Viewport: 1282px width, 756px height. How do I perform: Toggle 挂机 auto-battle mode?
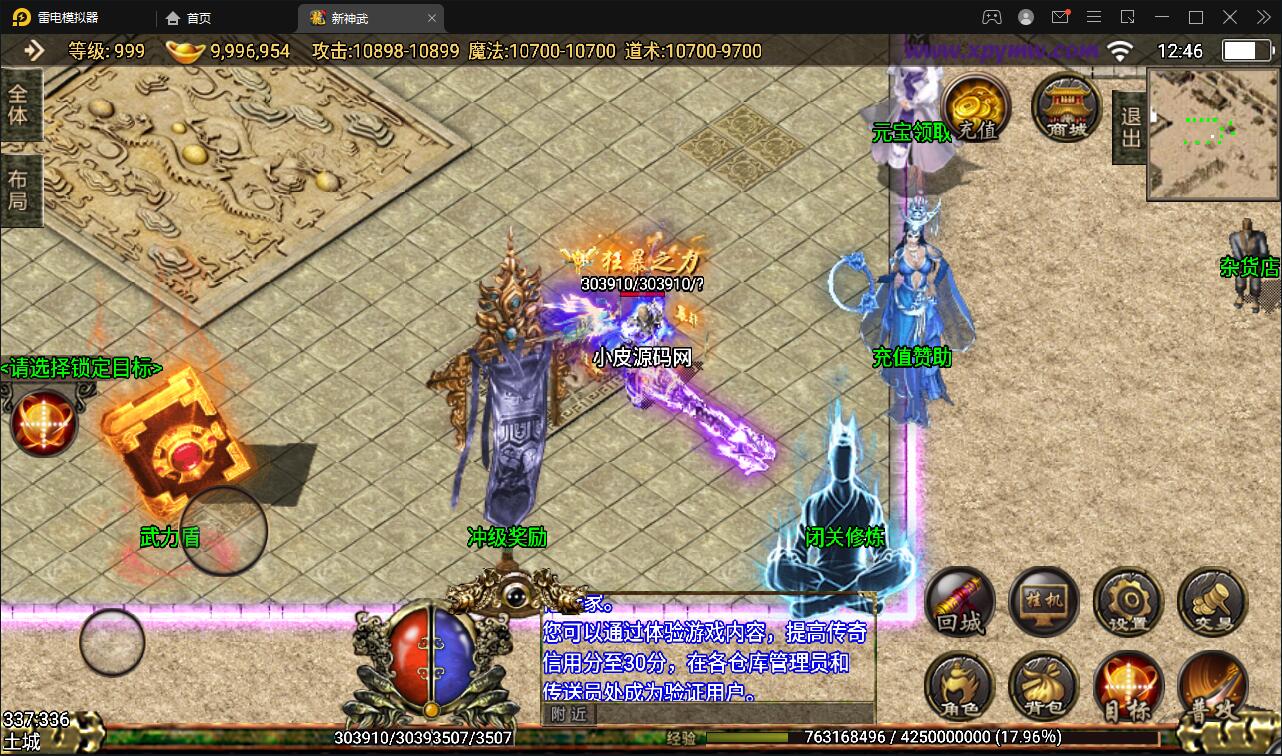1044,603
